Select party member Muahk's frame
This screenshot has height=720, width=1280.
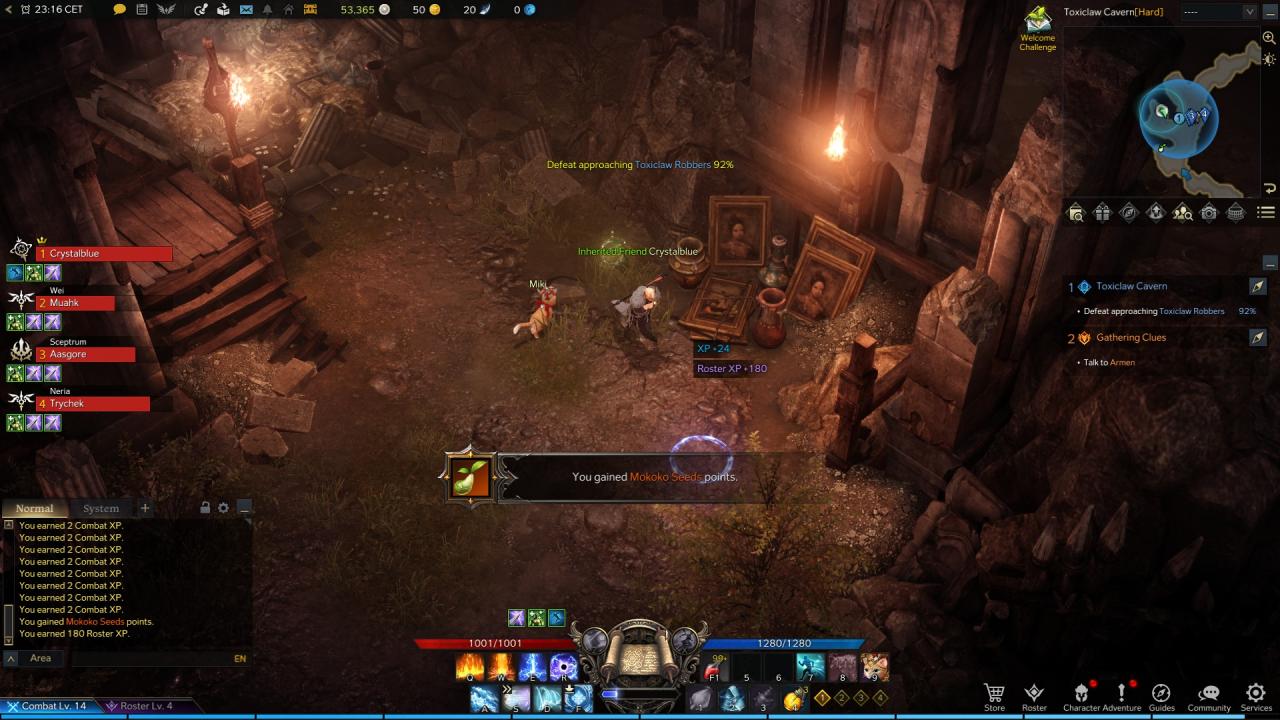pos(75,303)
